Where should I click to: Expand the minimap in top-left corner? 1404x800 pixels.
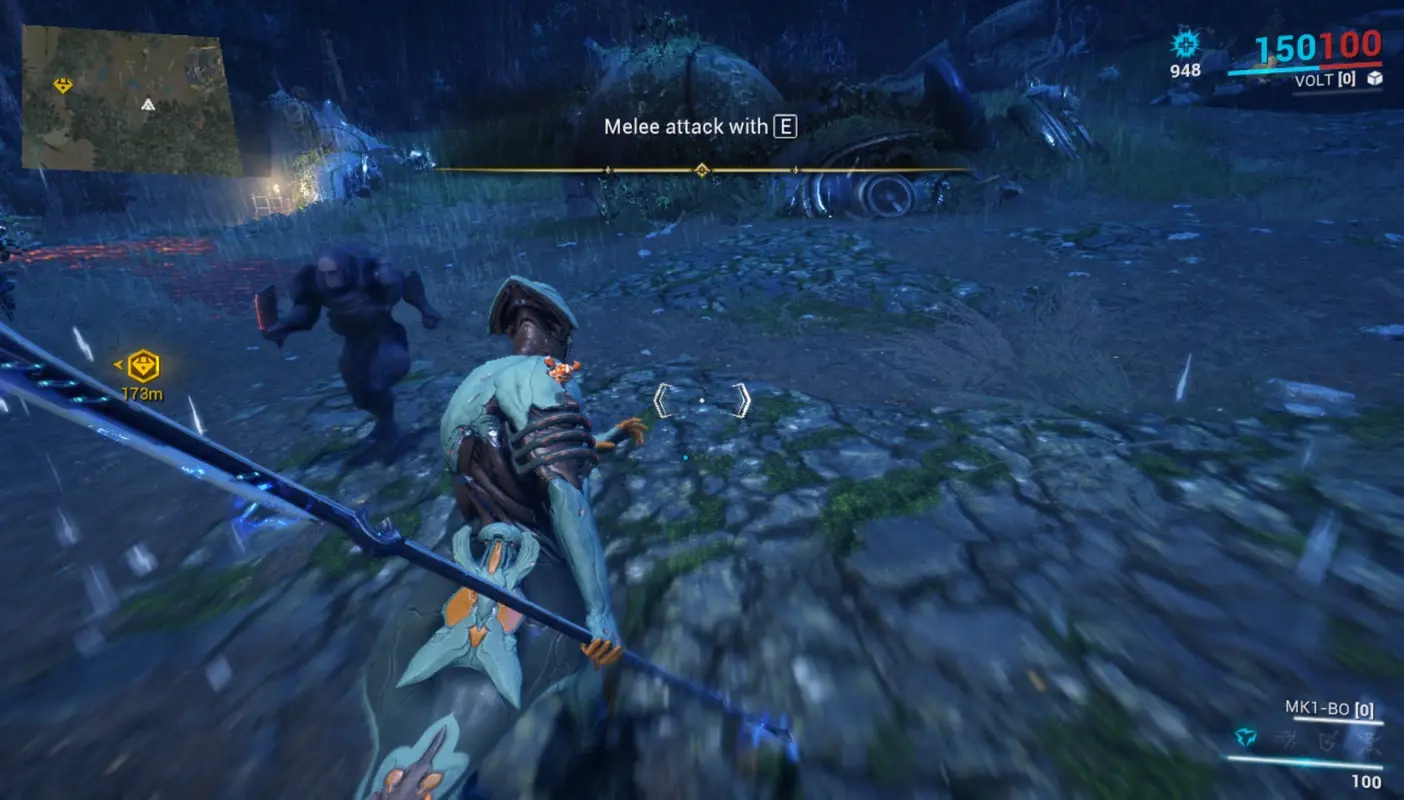point(125,95)
